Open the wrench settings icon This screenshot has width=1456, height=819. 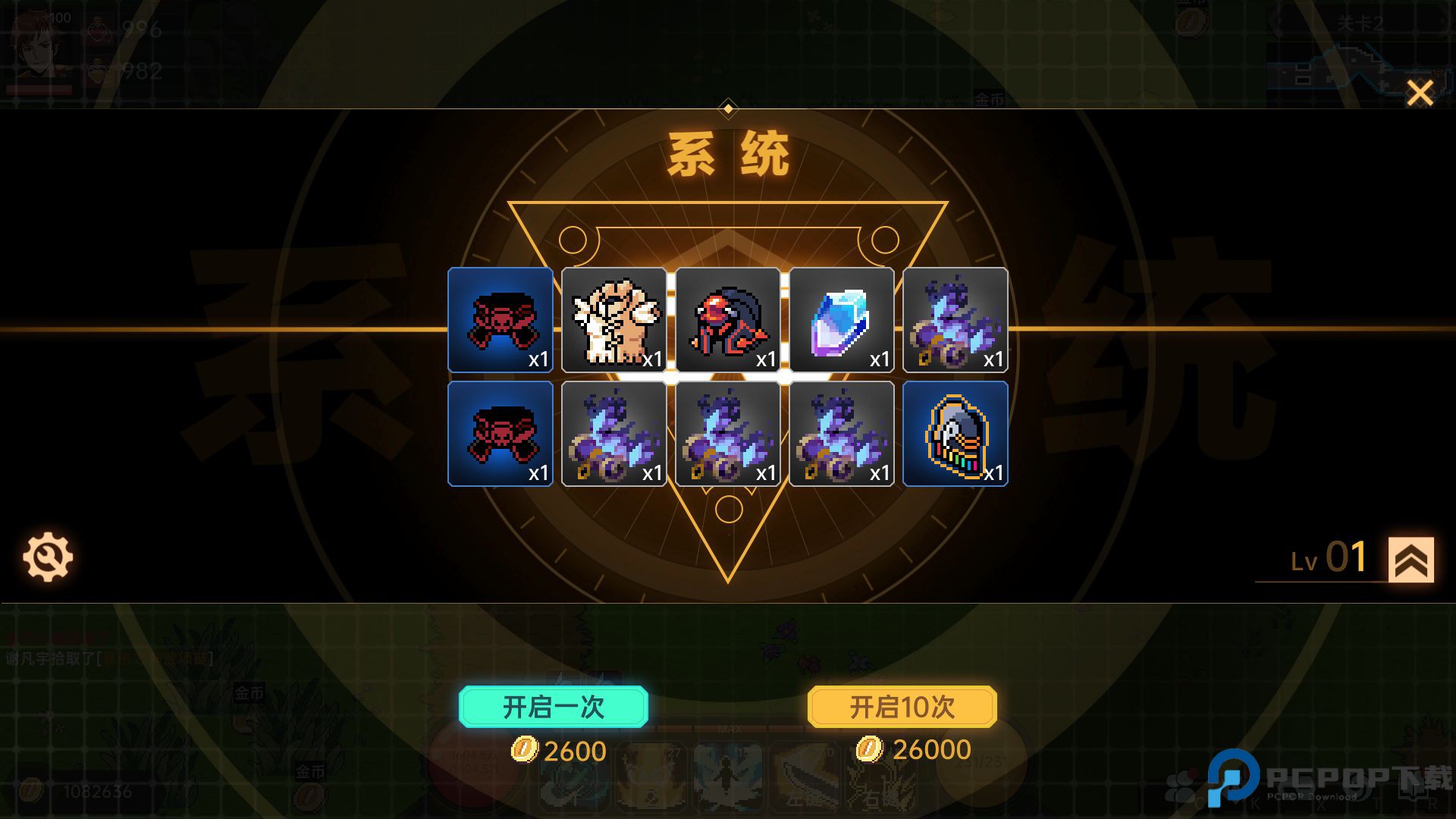[47, 556]
